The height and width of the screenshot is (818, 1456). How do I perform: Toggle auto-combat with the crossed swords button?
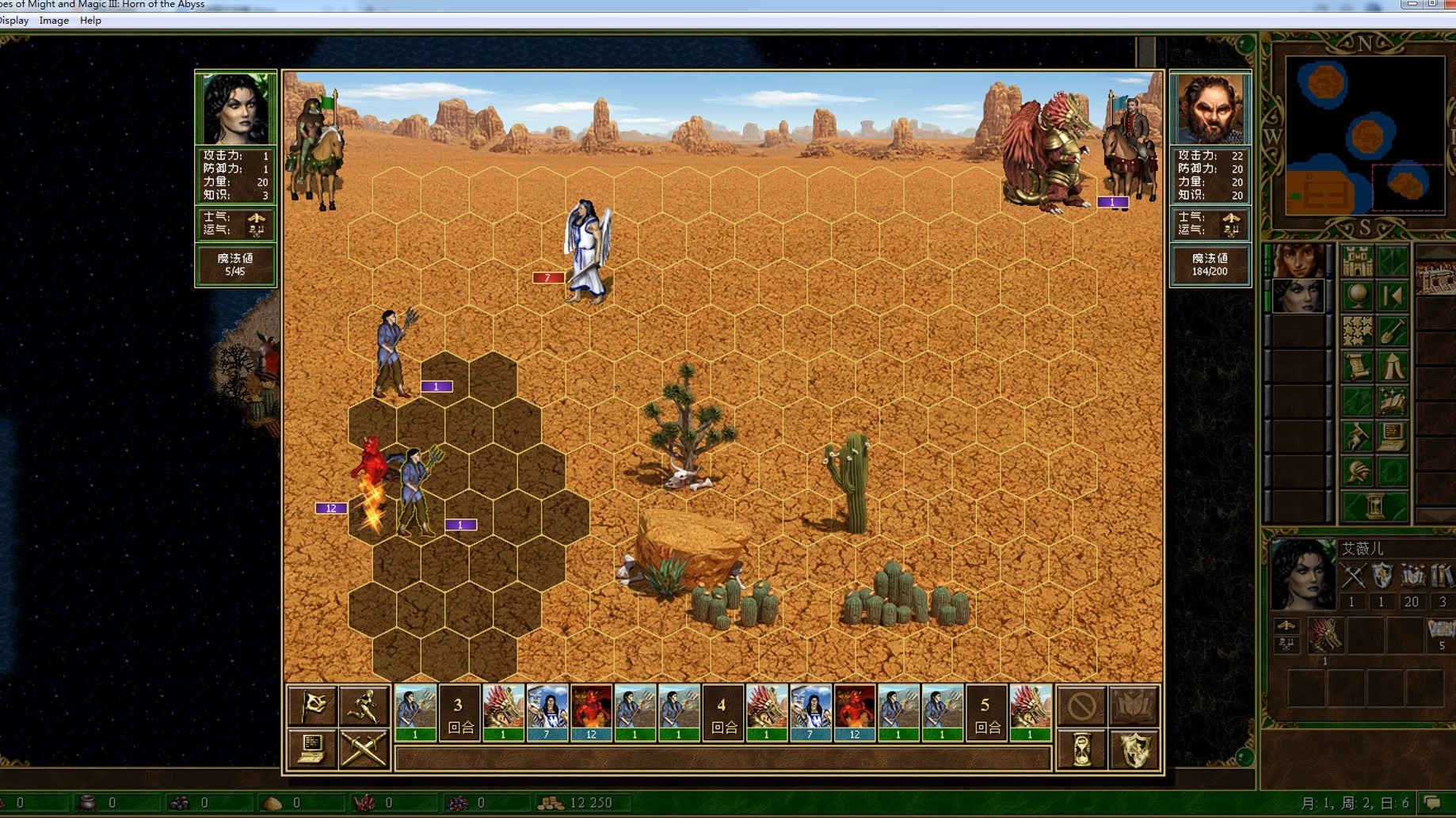pyautogui.click(x=364, y=748)
